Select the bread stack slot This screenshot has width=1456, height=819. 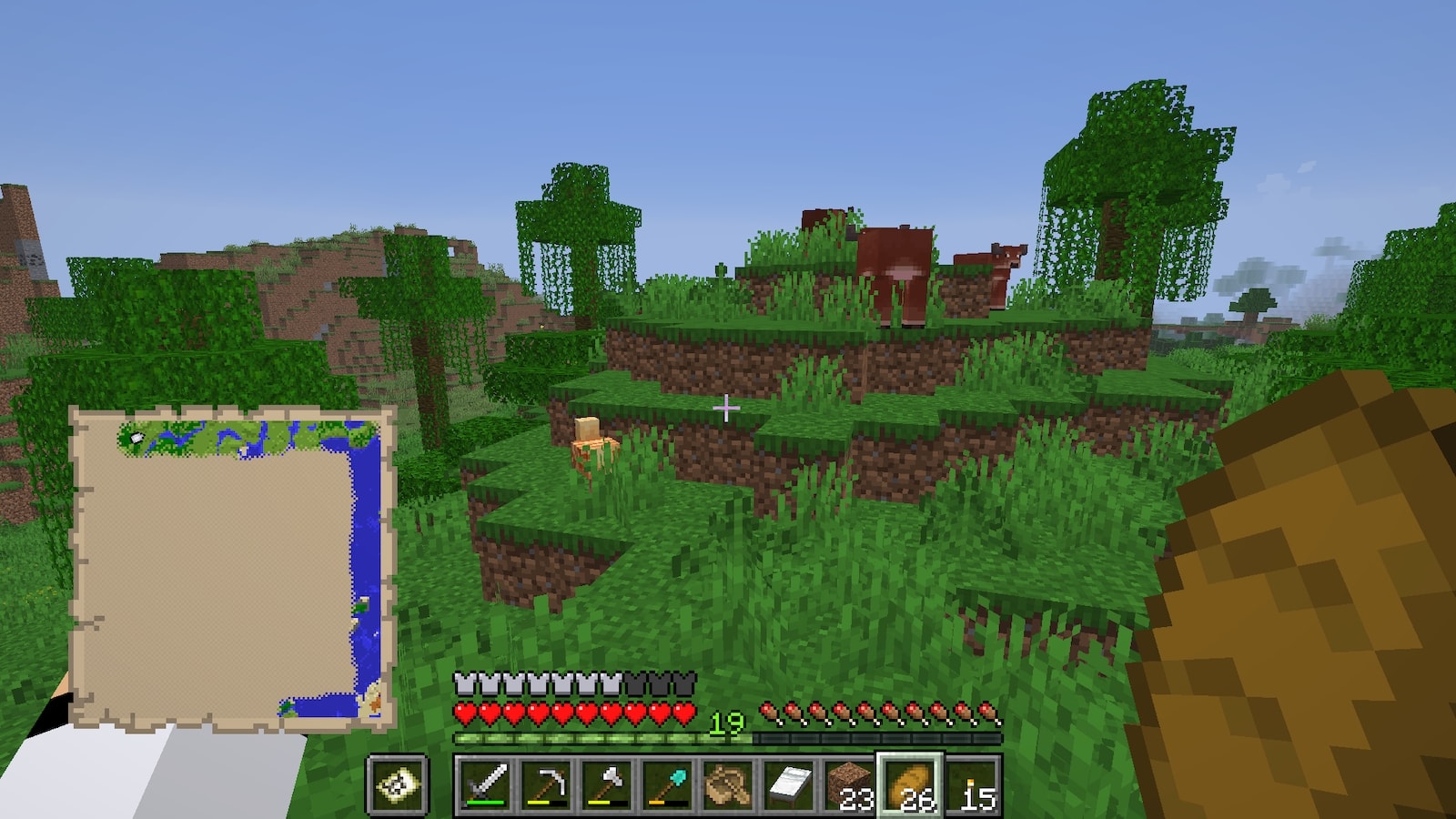tap(911, 784)
